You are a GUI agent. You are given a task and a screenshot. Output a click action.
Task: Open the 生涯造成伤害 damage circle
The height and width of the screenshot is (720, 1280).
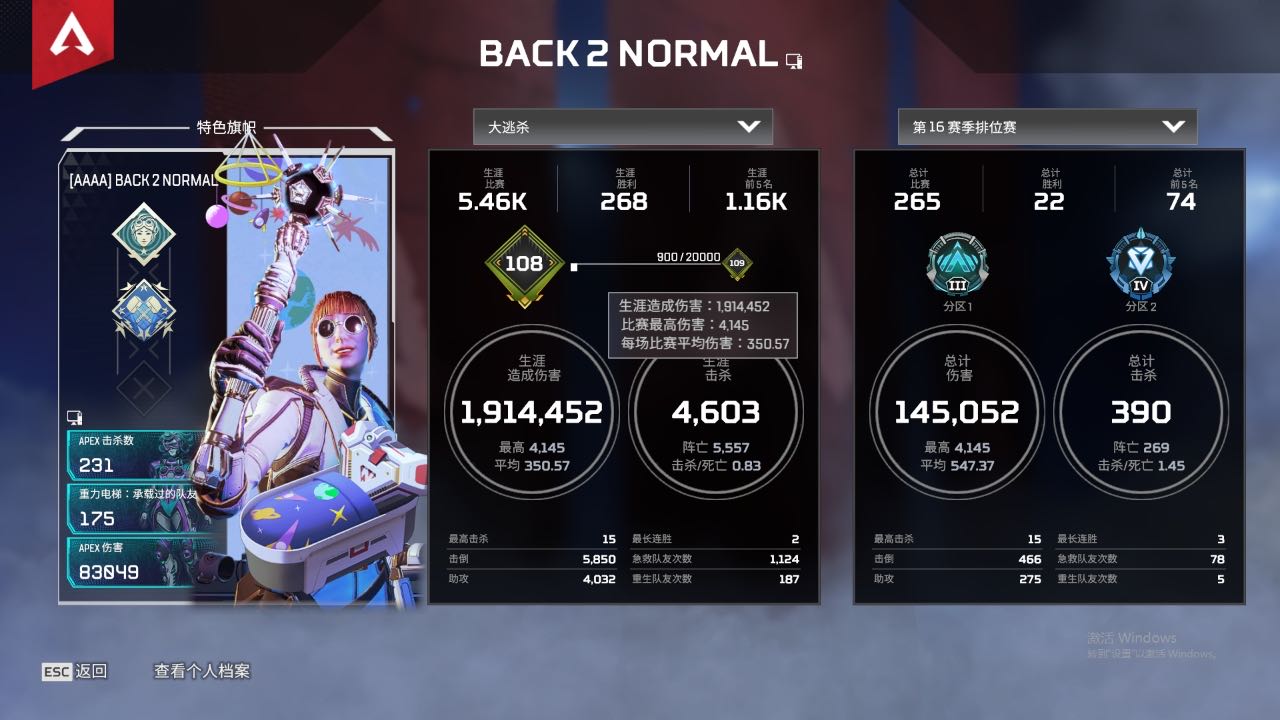pos(531,412)
